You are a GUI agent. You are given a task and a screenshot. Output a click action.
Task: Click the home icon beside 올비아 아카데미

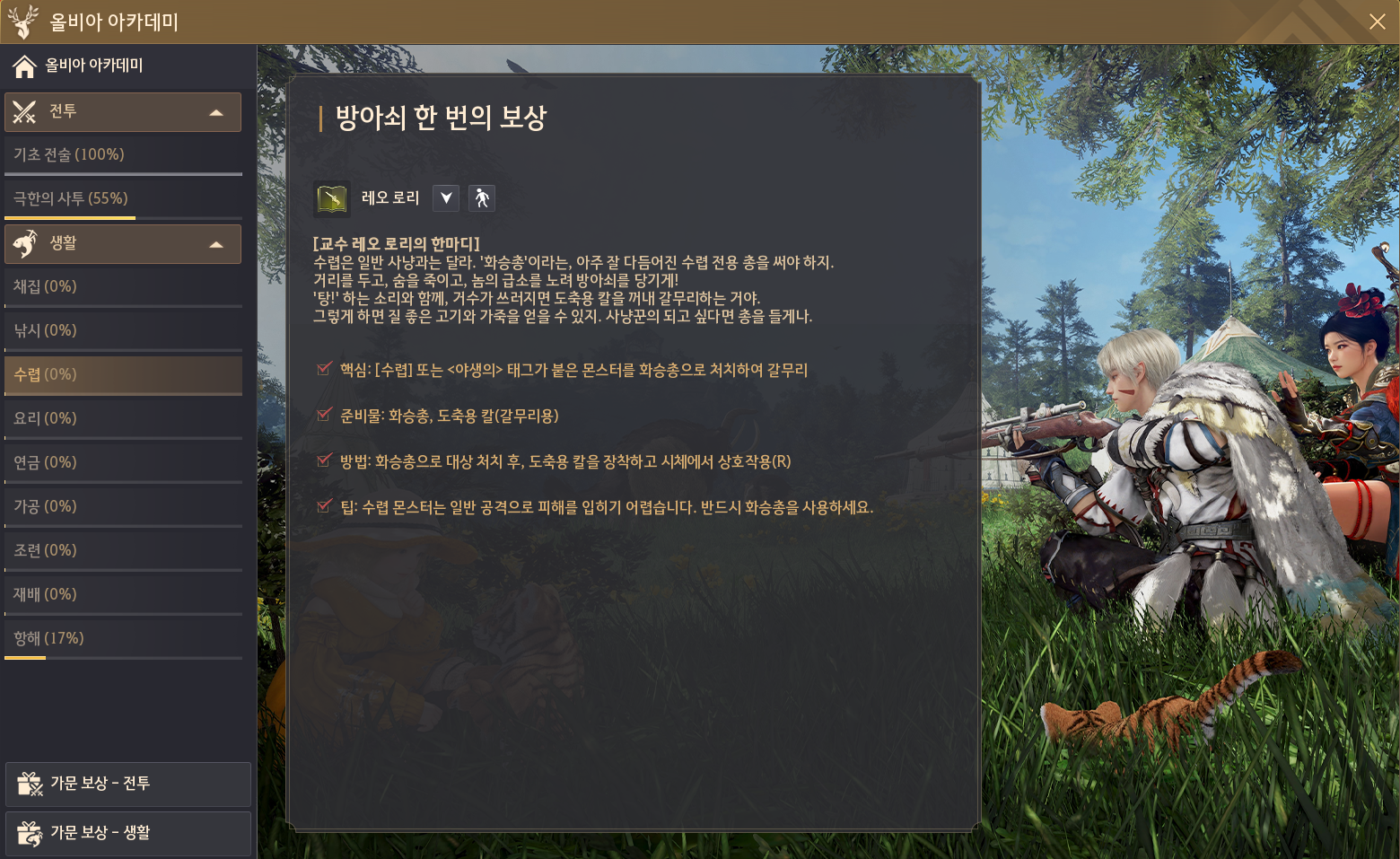(x=22, y=66)
